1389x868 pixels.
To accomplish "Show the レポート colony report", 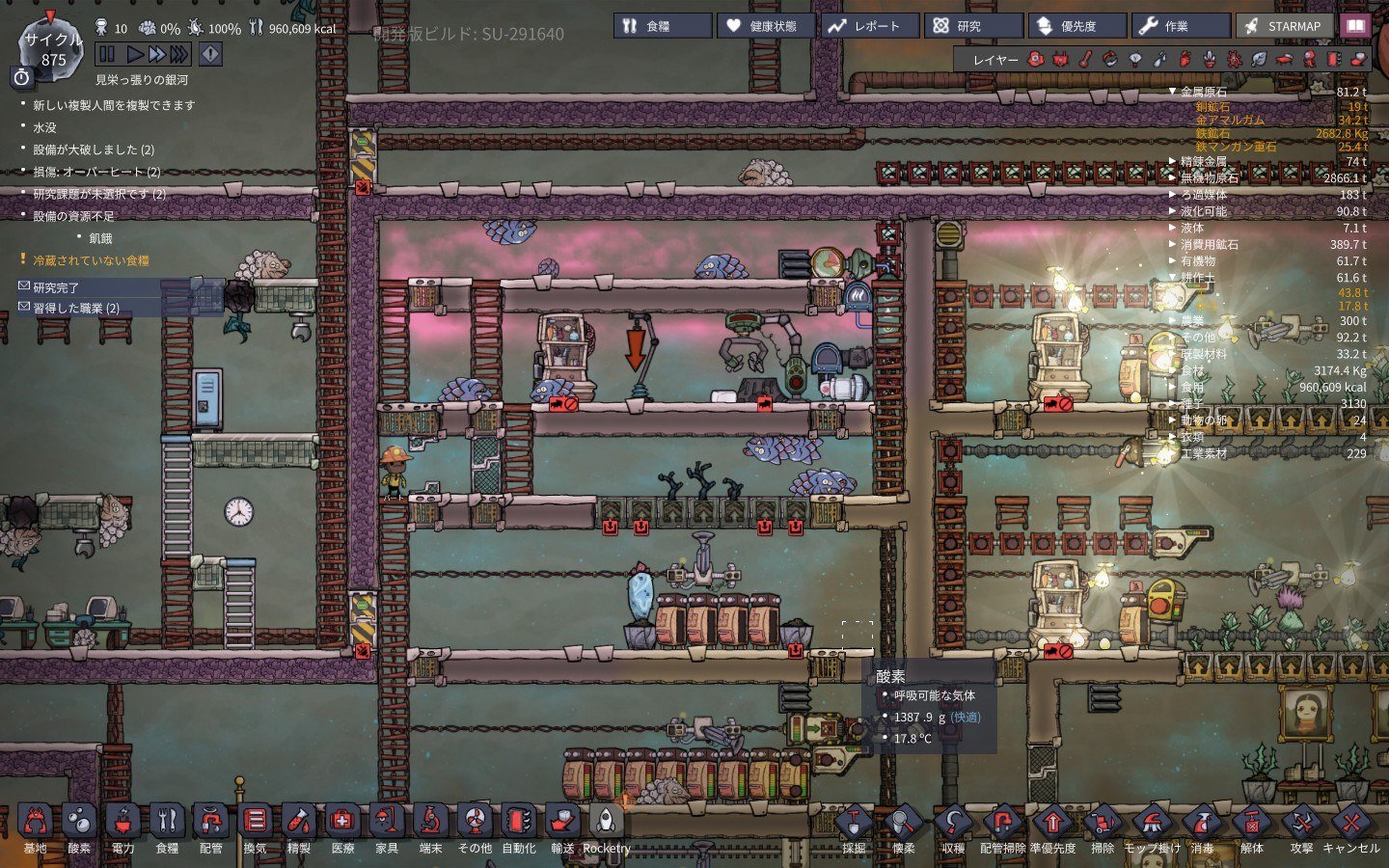I will [868, 26].
